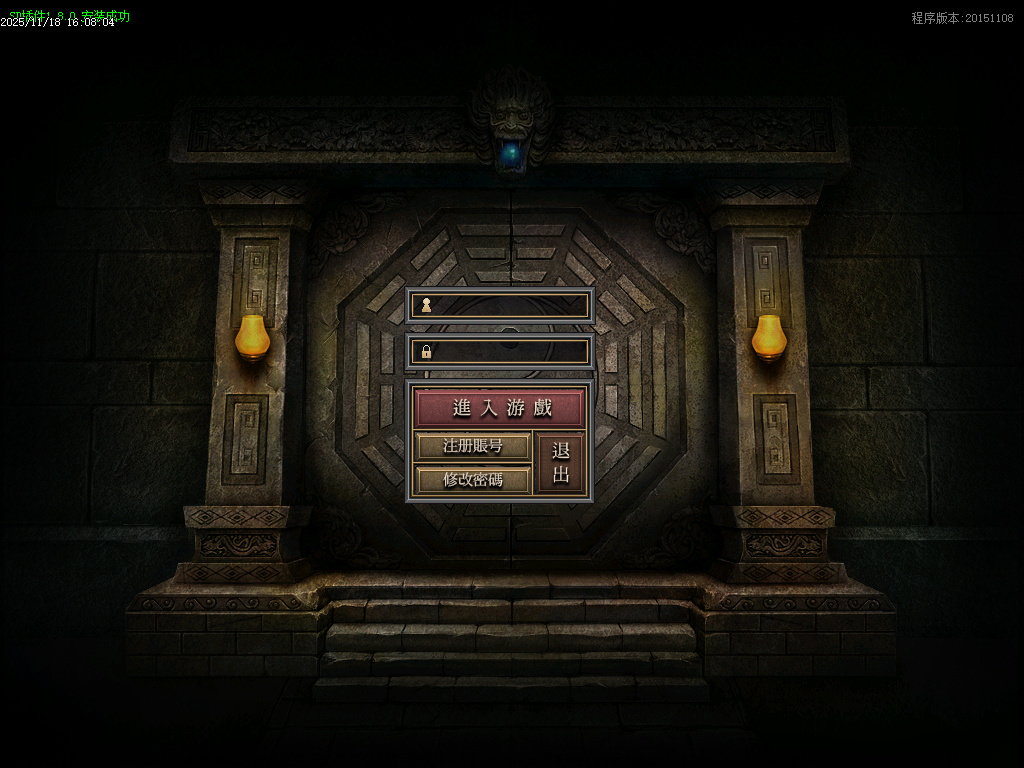
Task: Choose the change password button (修改密碼)
Action: coord(472,479)
